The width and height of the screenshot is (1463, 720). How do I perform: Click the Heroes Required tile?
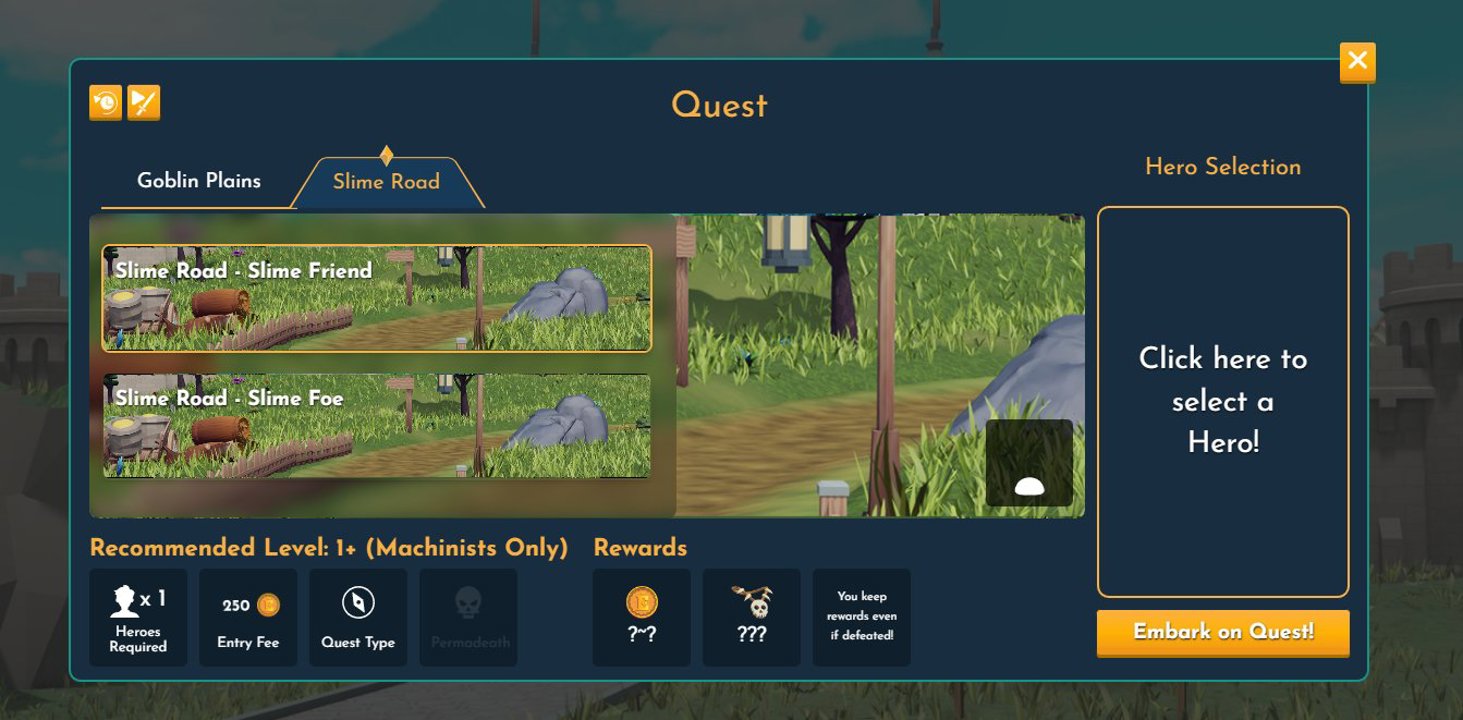(138, 617)
